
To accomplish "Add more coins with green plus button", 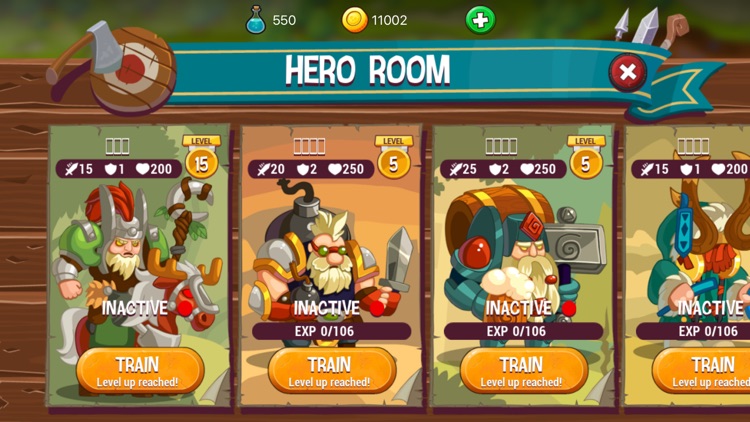I will (x=480, y=19).
